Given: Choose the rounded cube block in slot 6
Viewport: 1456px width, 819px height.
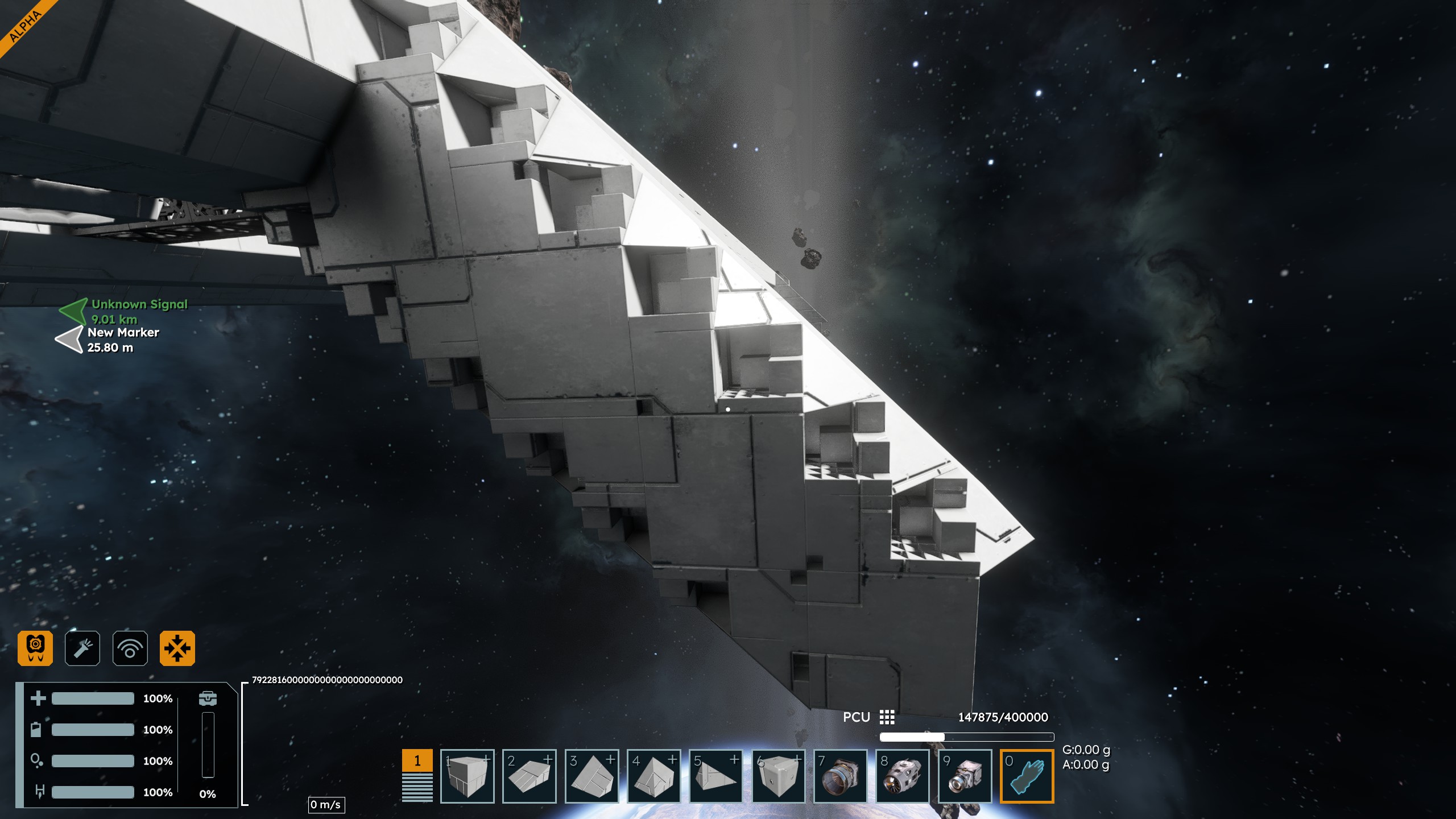Looking at the screenshot, I should tap(779, 776).
